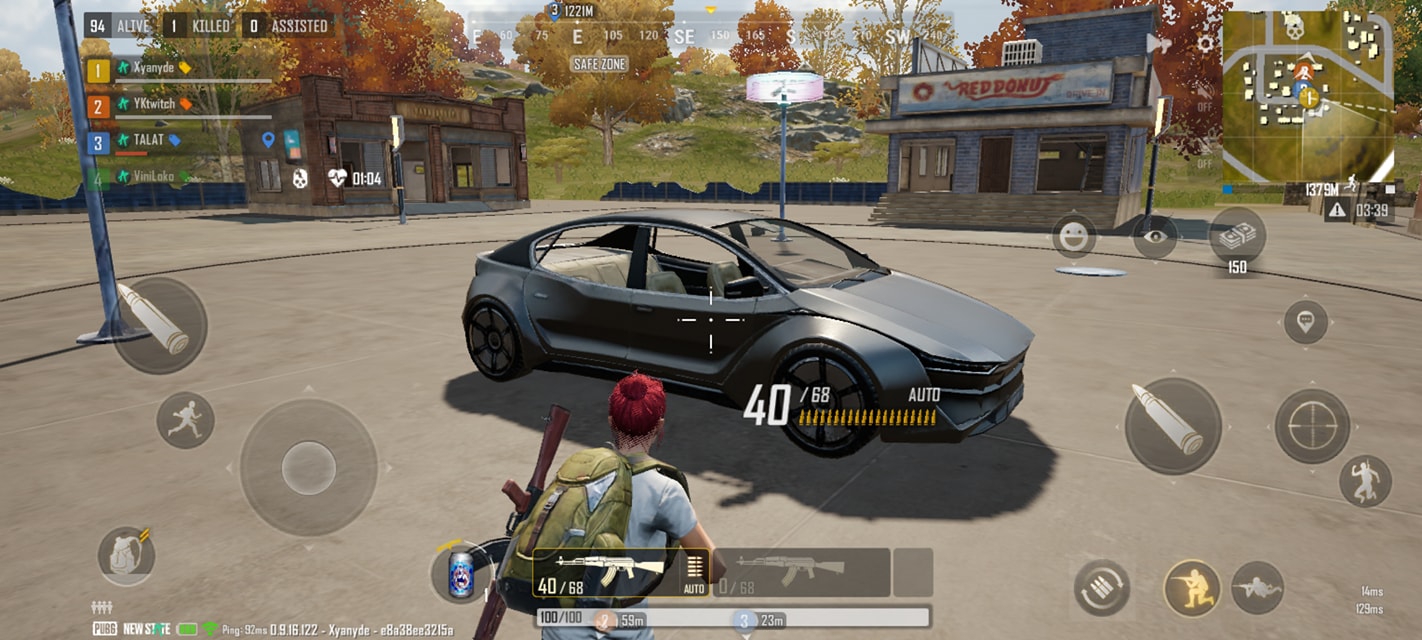Open the smiley emote button
Image resolution: width=1422 pixels, height=640 pixels.
click(1074, 236)
